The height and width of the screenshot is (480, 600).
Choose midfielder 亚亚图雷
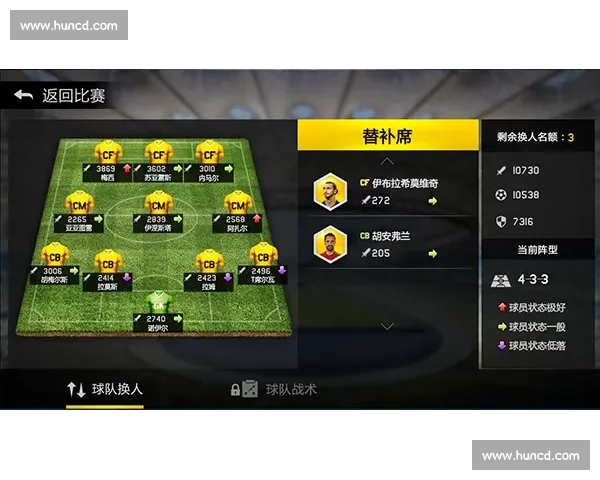(80, 209)
